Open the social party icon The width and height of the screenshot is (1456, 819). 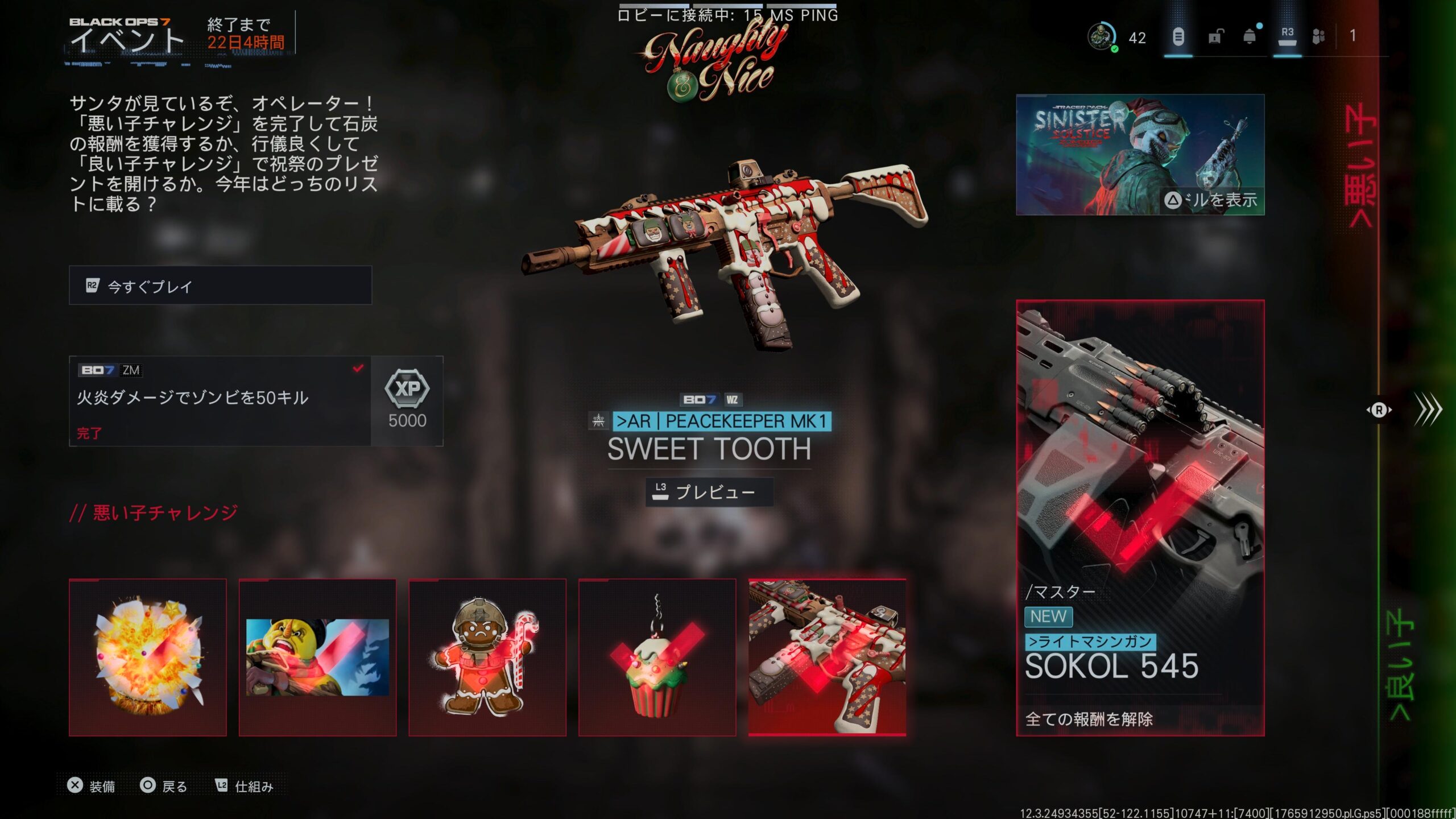point(1318,38)
